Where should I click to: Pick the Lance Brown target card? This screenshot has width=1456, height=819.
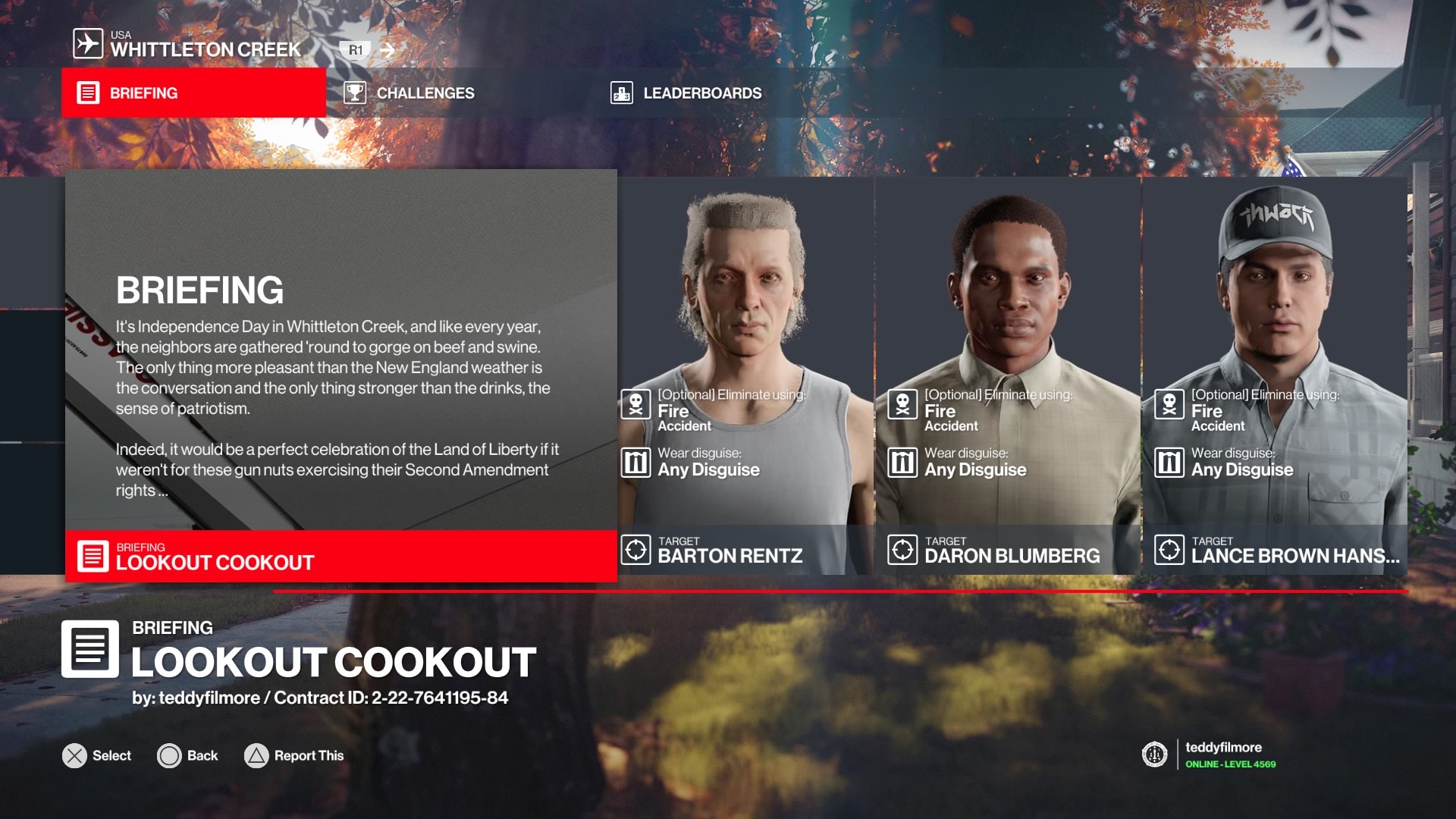tap(1275, 375)
